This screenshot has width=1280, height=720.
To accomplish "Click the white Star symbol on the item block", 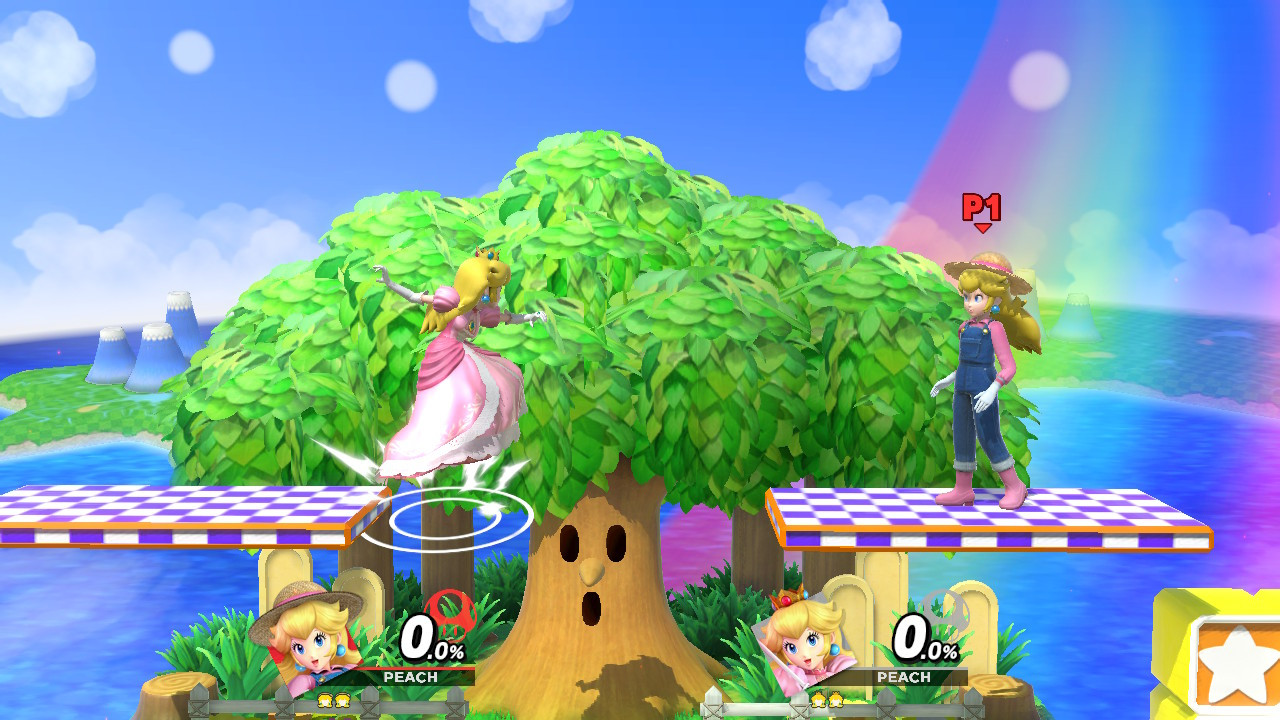I will click(1235, 662).
